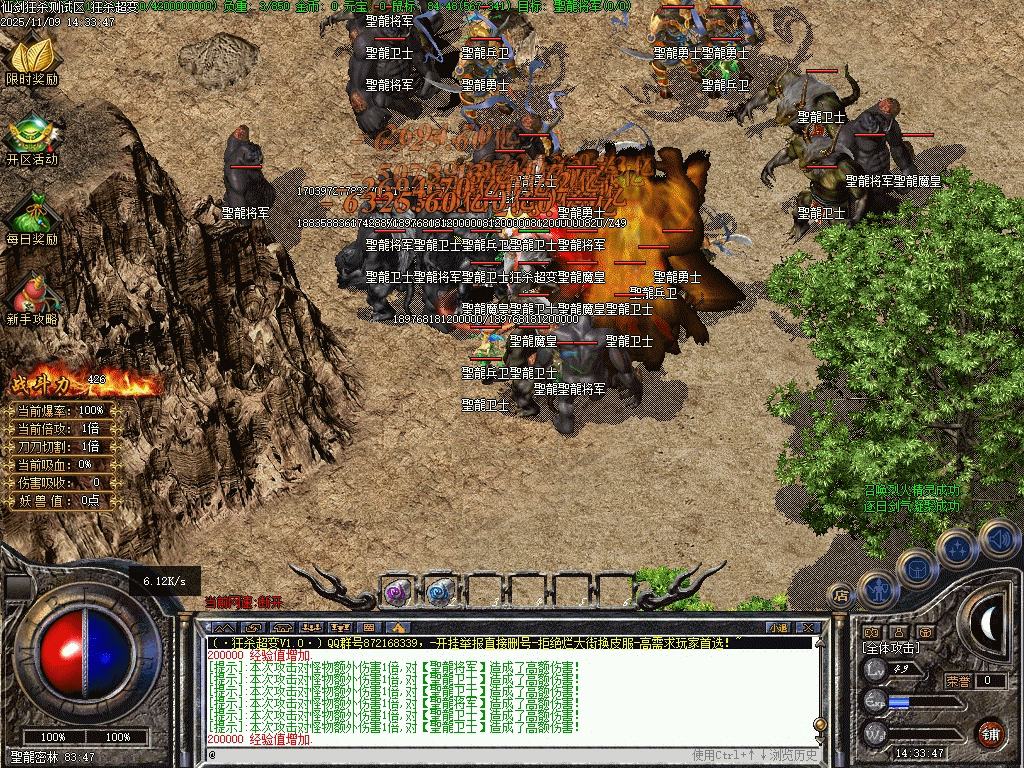This screenshot has width=1024, height=768.
Task: Close the chat window with X
Action: point(808,628)
